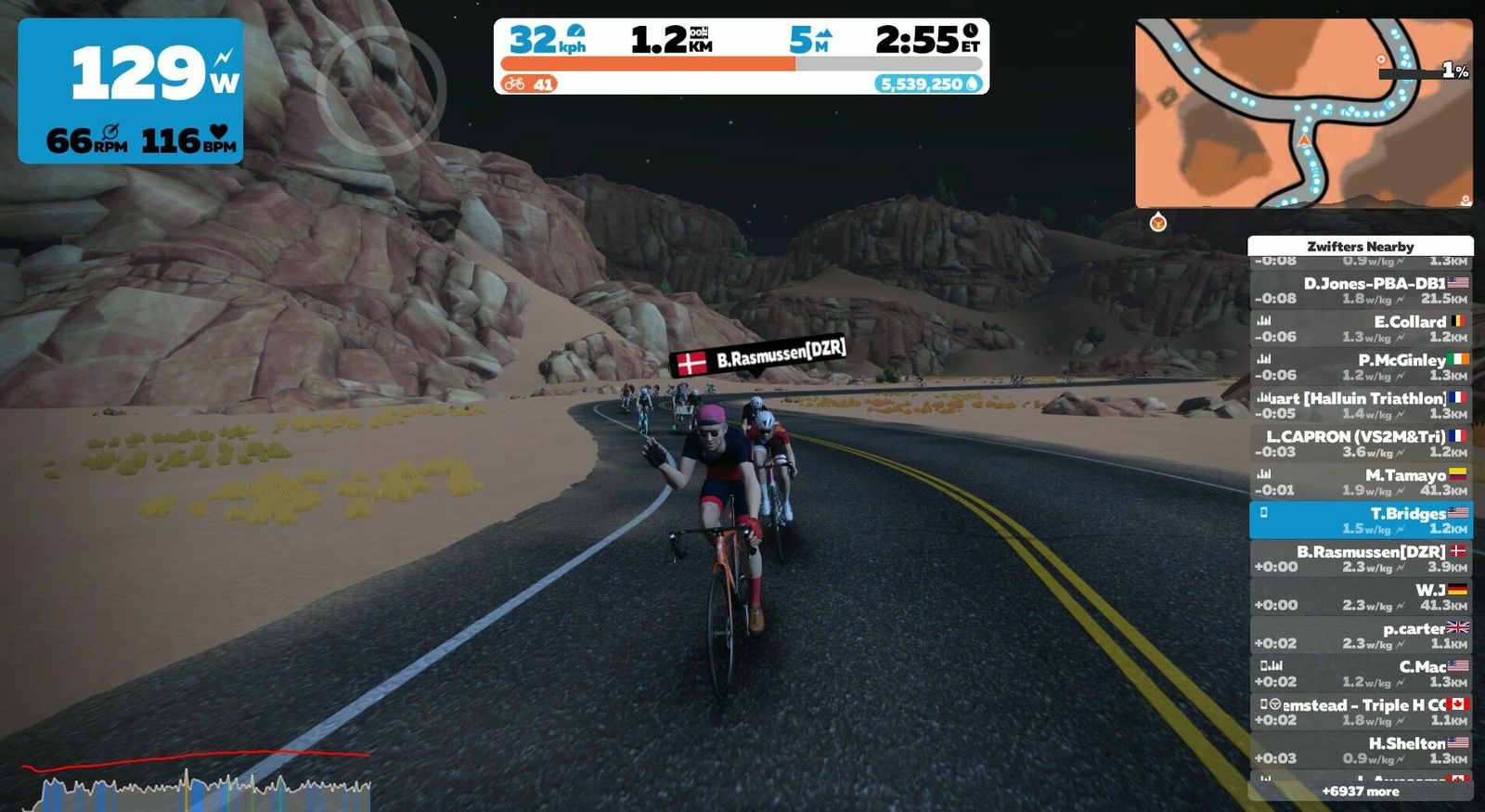Click p.carter's row in Zwifters Nearby

pos(1361,635)
